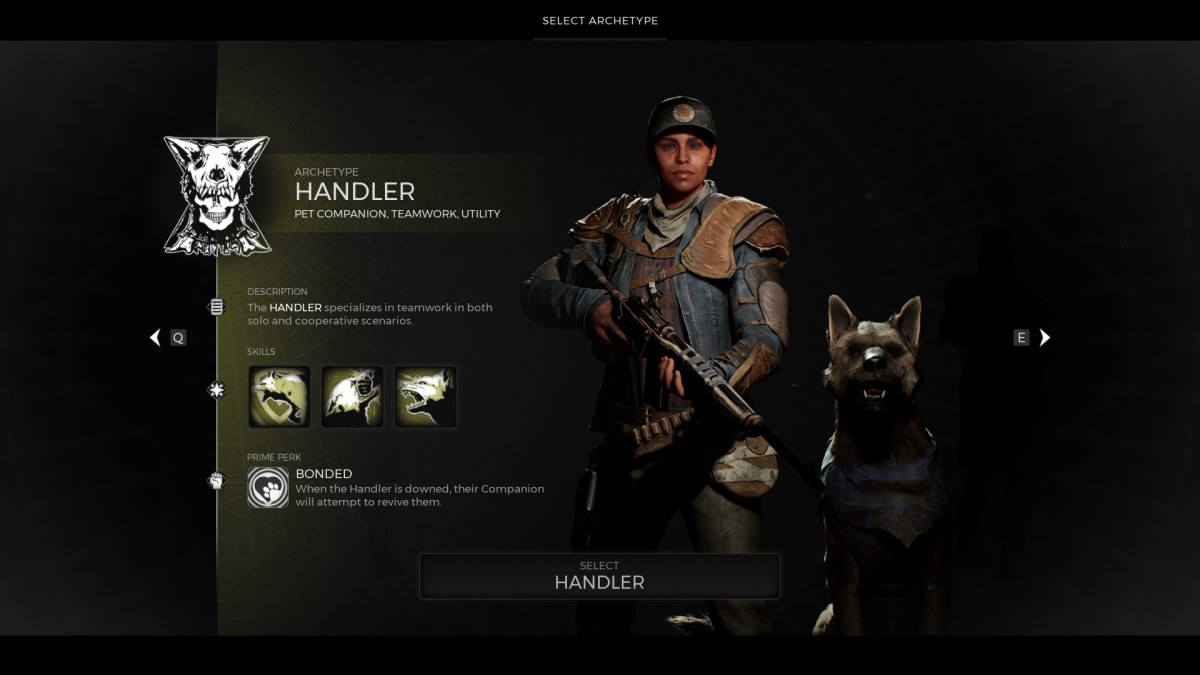Select the snarling dog skill icon

[426, 397]
